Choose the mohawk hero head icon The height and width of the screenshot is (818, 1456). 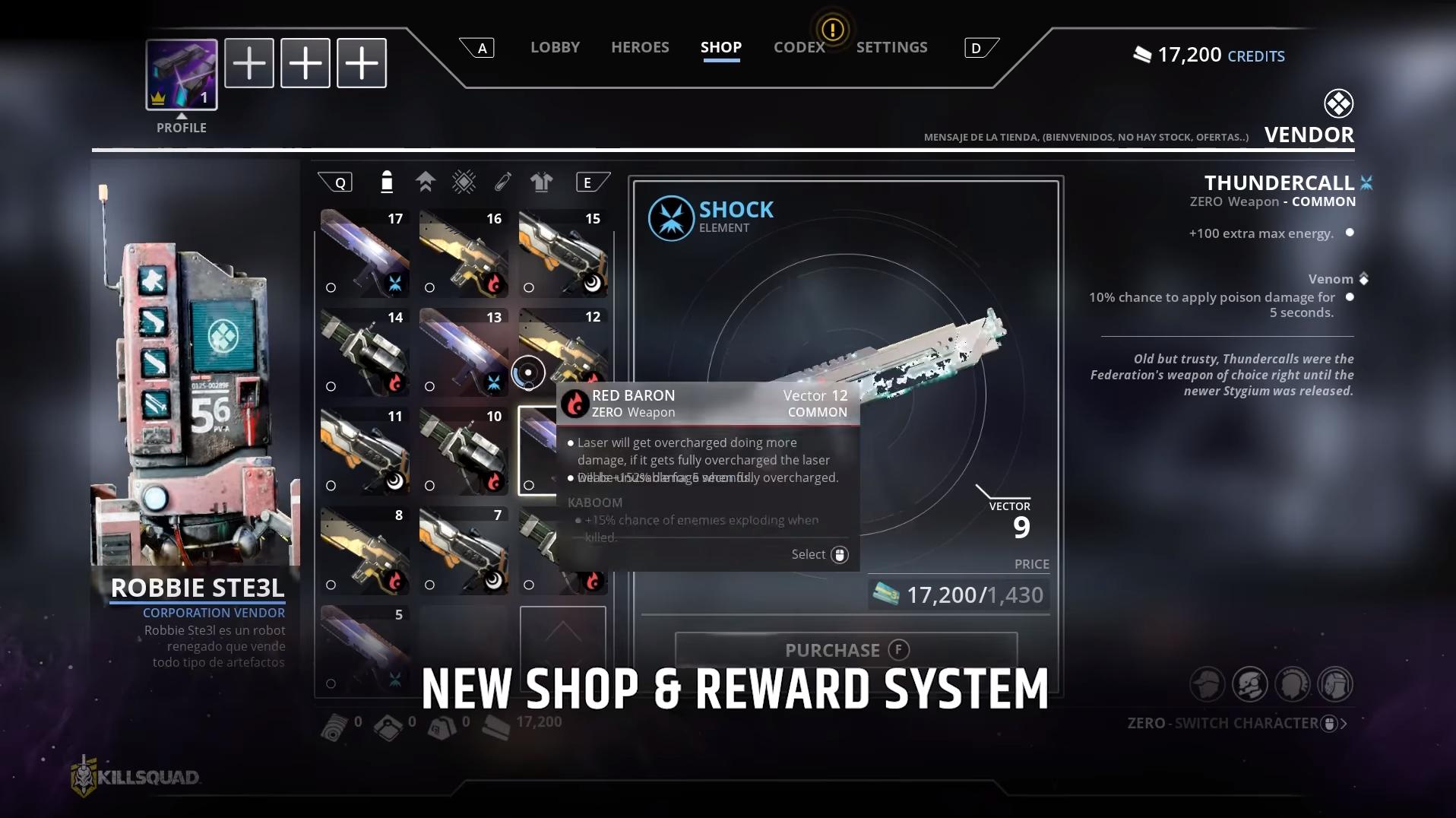pos(1292,684)
